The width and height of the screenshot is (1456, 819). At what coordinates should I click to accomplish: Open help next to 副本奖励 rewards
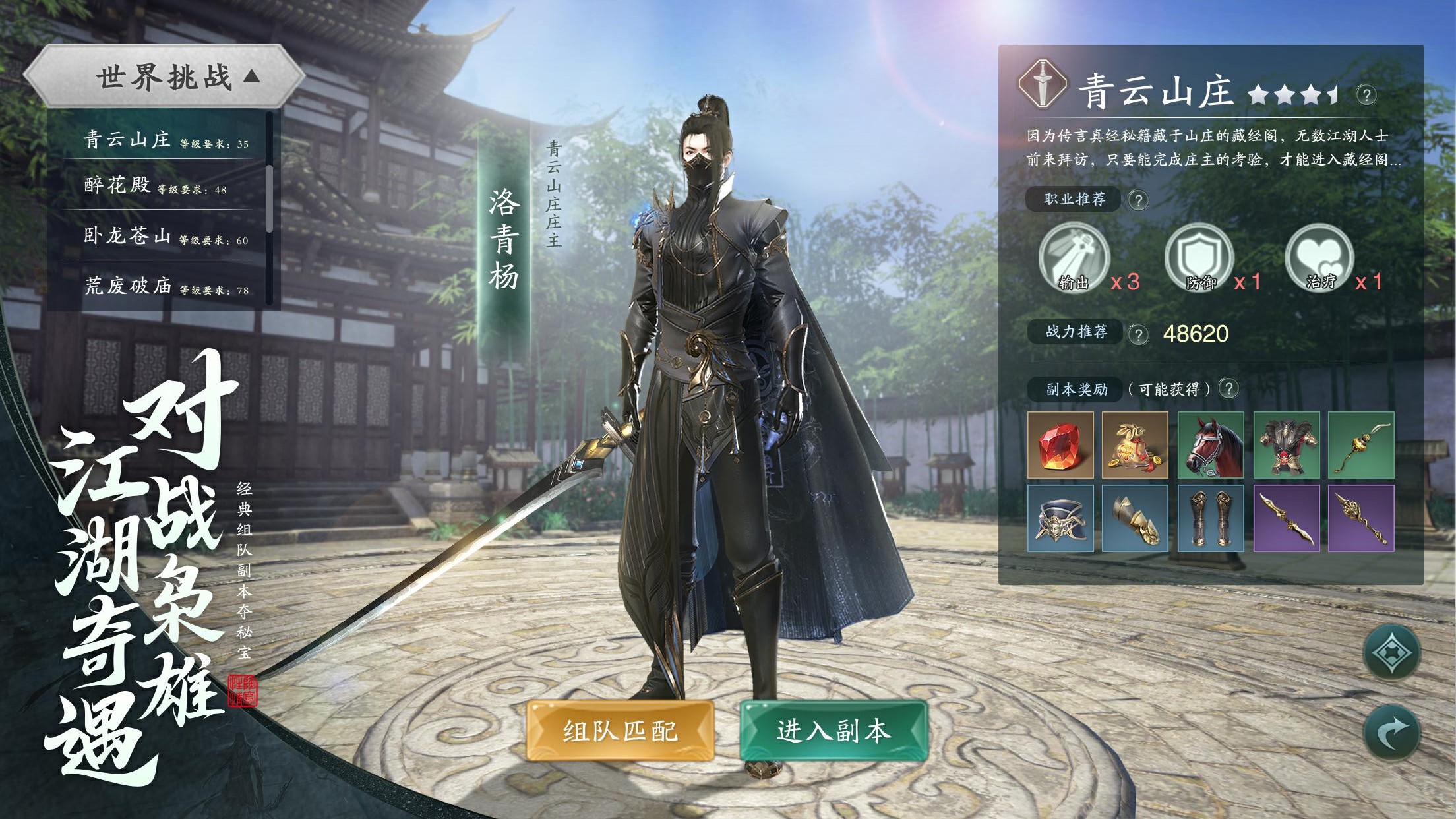point(1228,388)
